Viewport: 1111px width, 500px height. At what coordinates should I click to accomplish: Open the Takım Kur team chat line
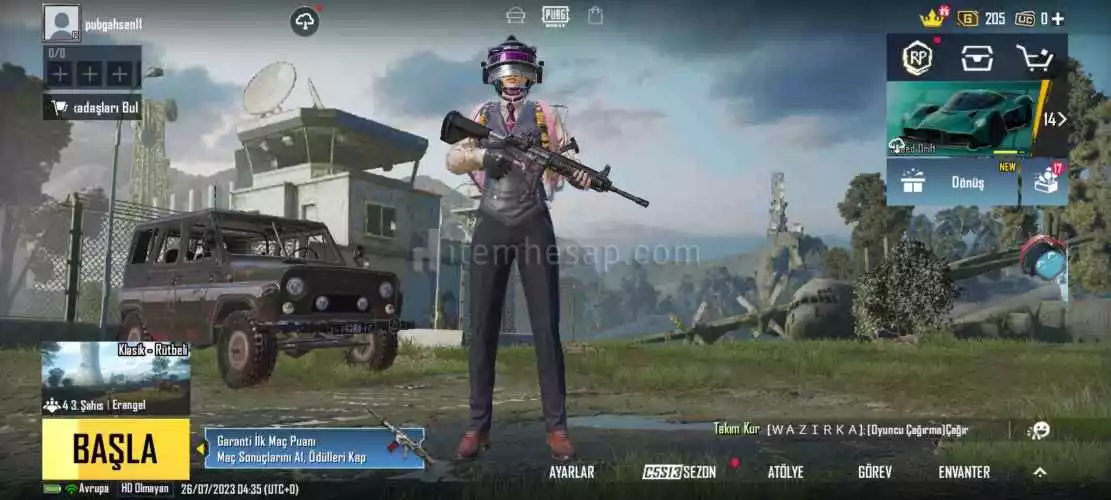pos(840,430)
